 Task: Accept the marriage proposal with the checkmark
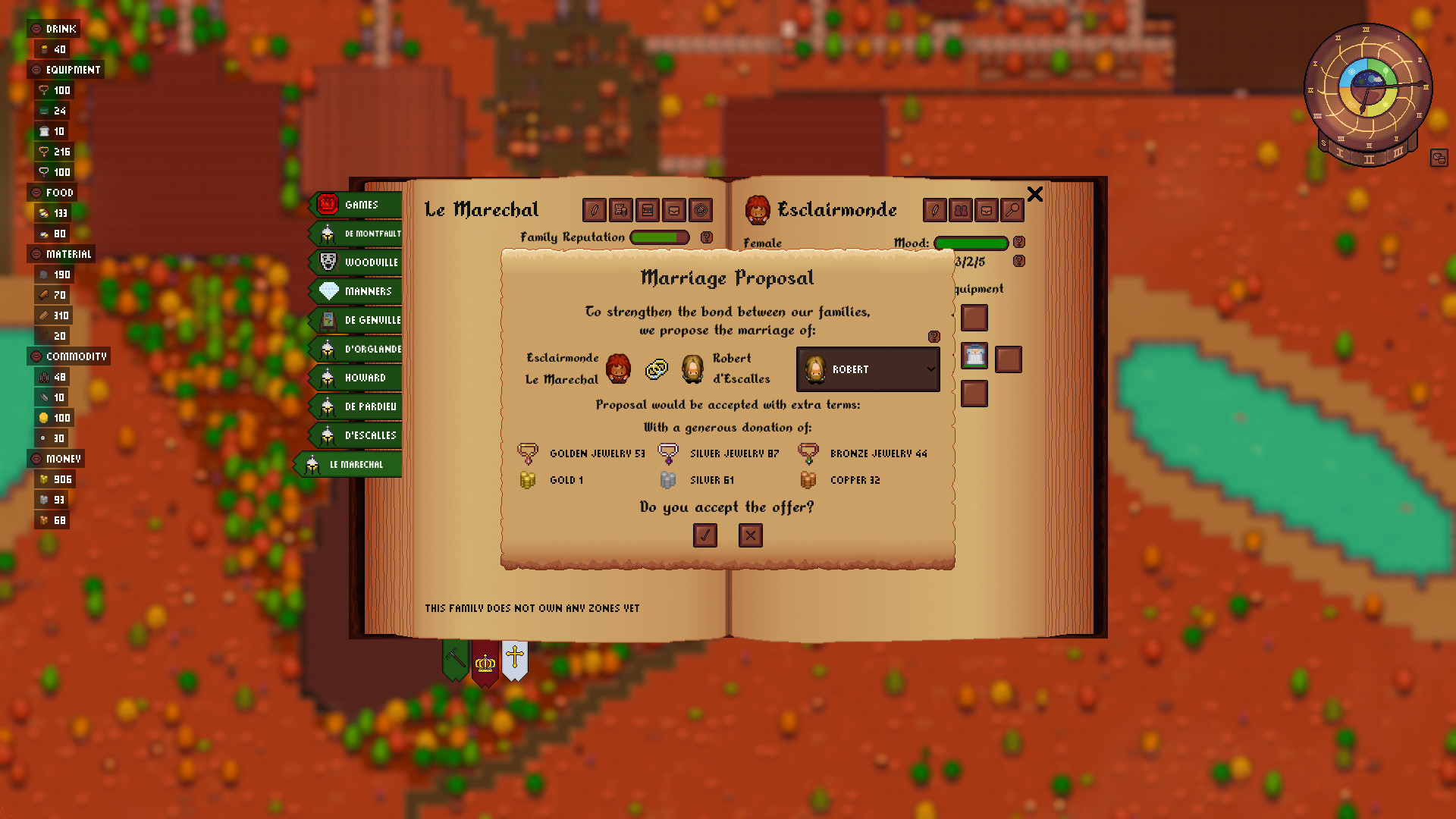pos(705,535)
